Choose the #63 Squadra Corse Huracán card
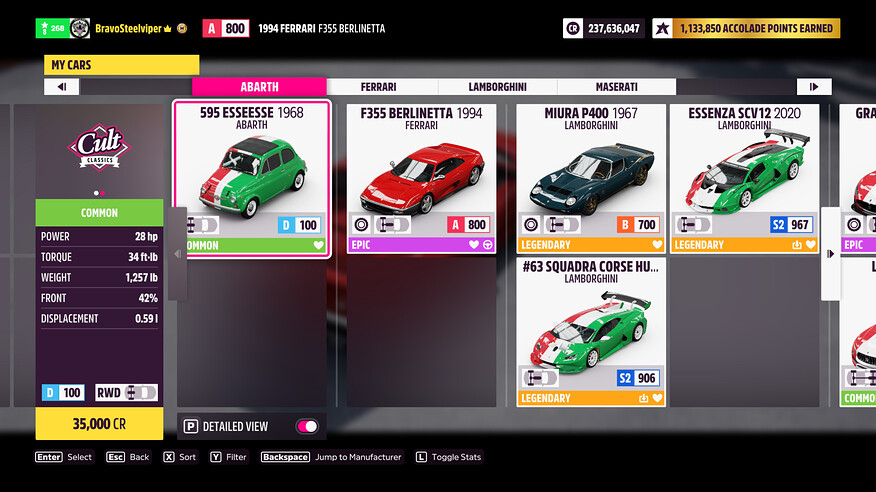The width and height of the screenshot is (876, 492). click(x=590, y=332)
